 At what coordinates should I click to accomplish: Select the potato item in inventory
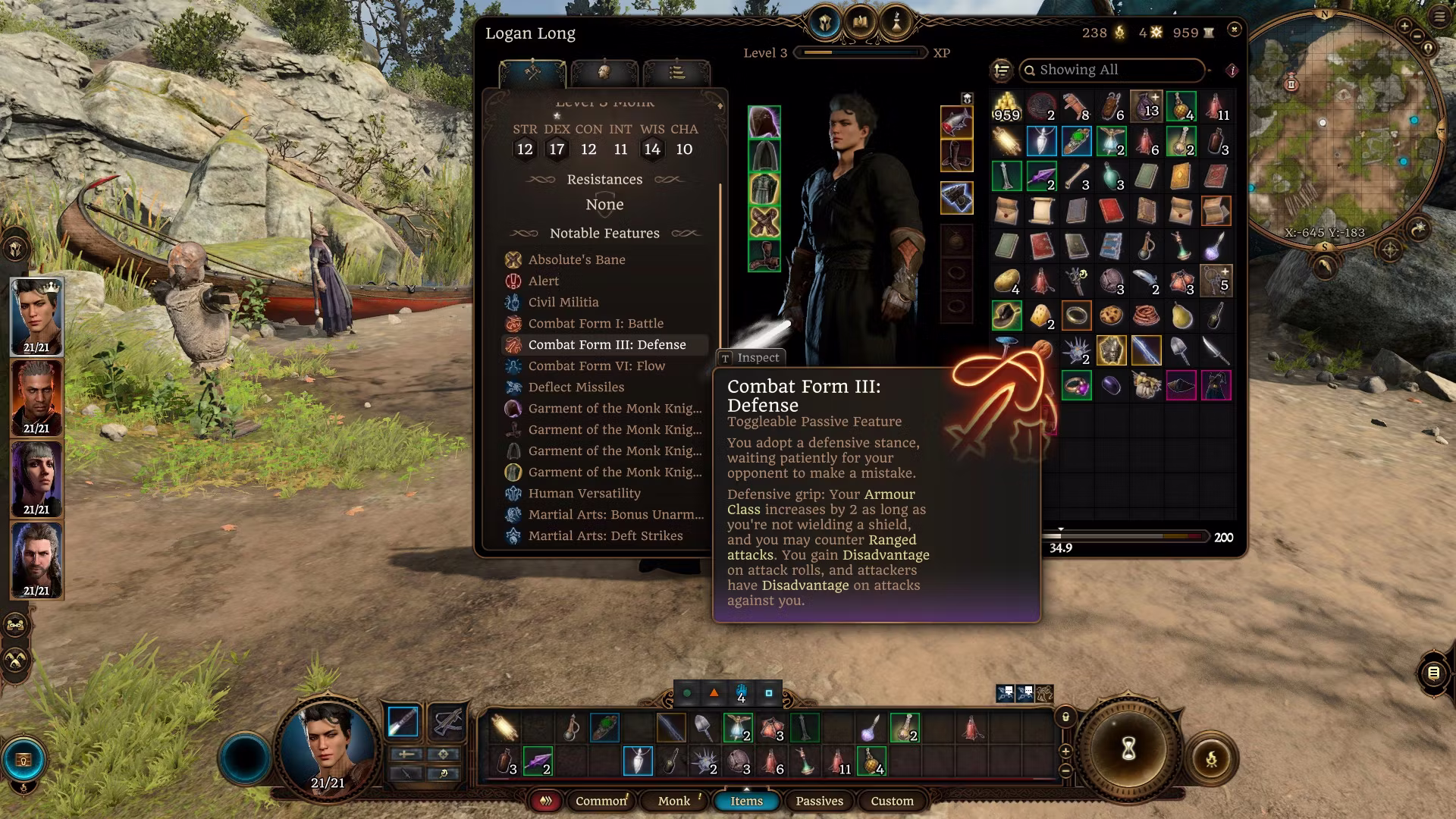coord(1006,281)
